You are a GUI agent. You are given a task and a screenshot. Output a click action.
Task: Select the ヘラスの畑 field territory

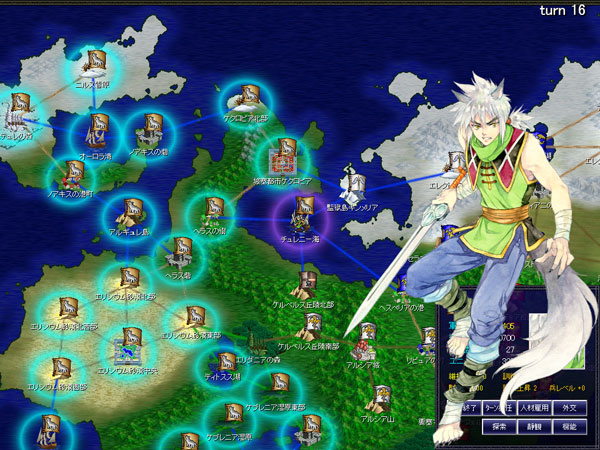[213, 211]
